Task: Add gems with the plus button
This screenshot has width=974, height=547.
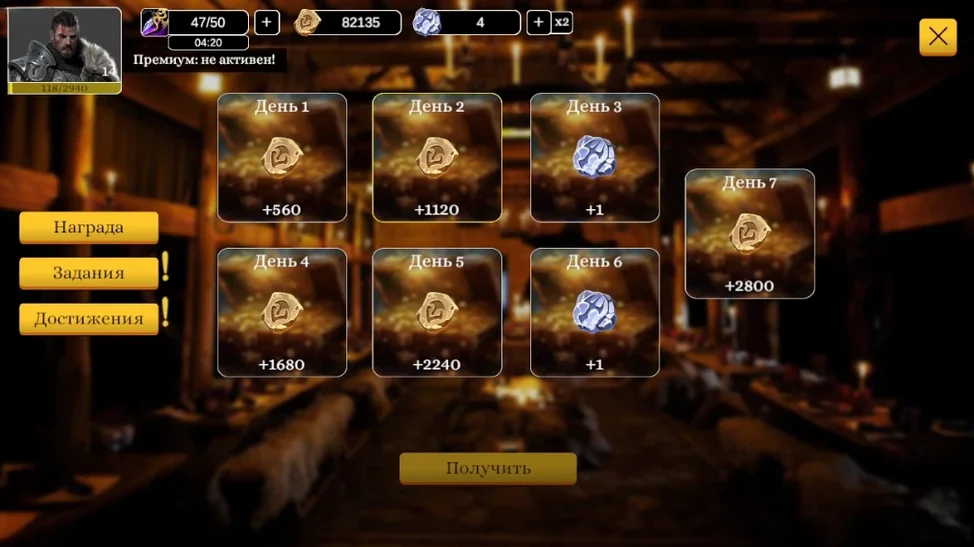Action: [x=538, y=22]
